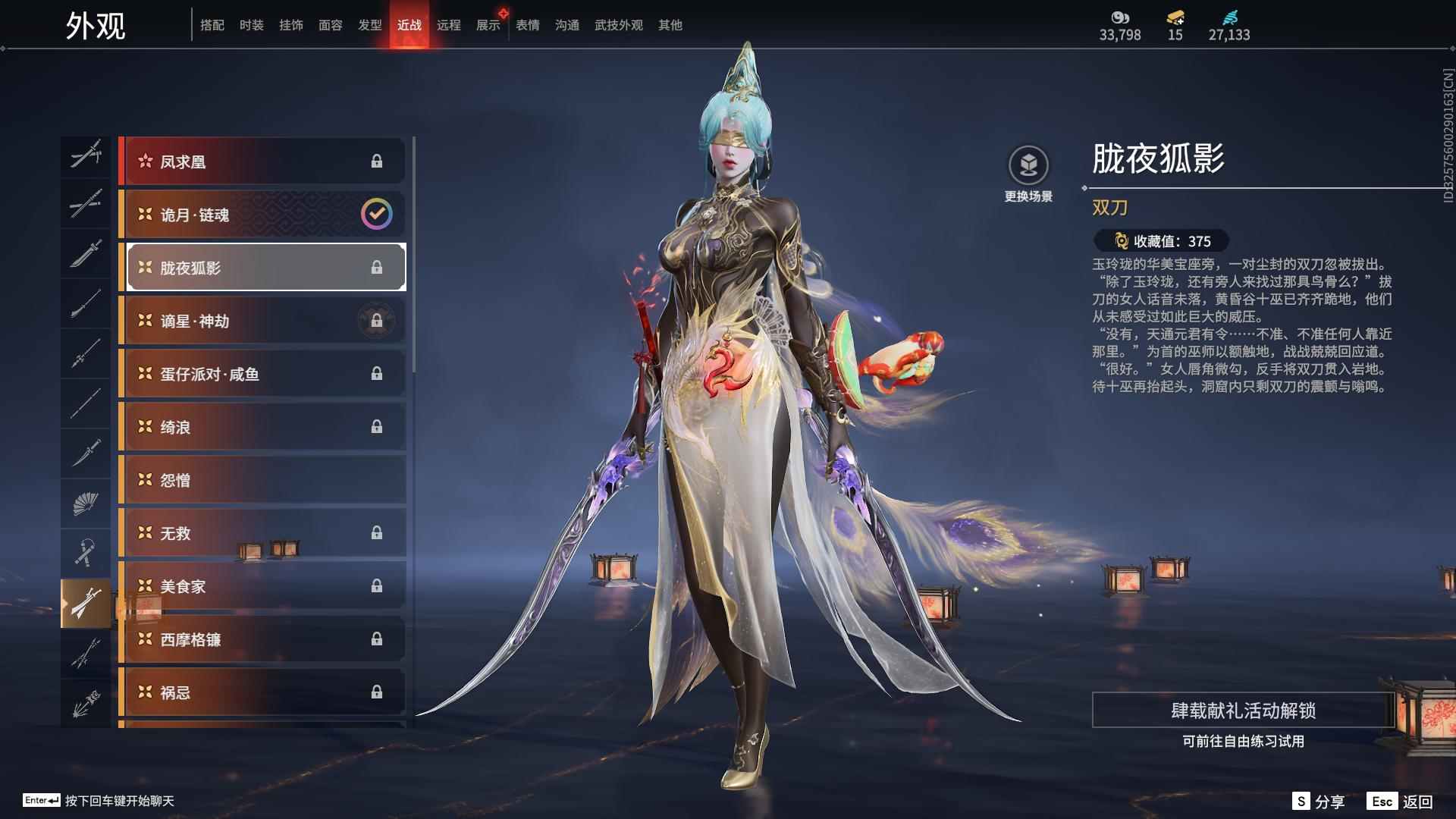
Task: Select the dagger weapon category icon
Action: (x=86, y=453)
